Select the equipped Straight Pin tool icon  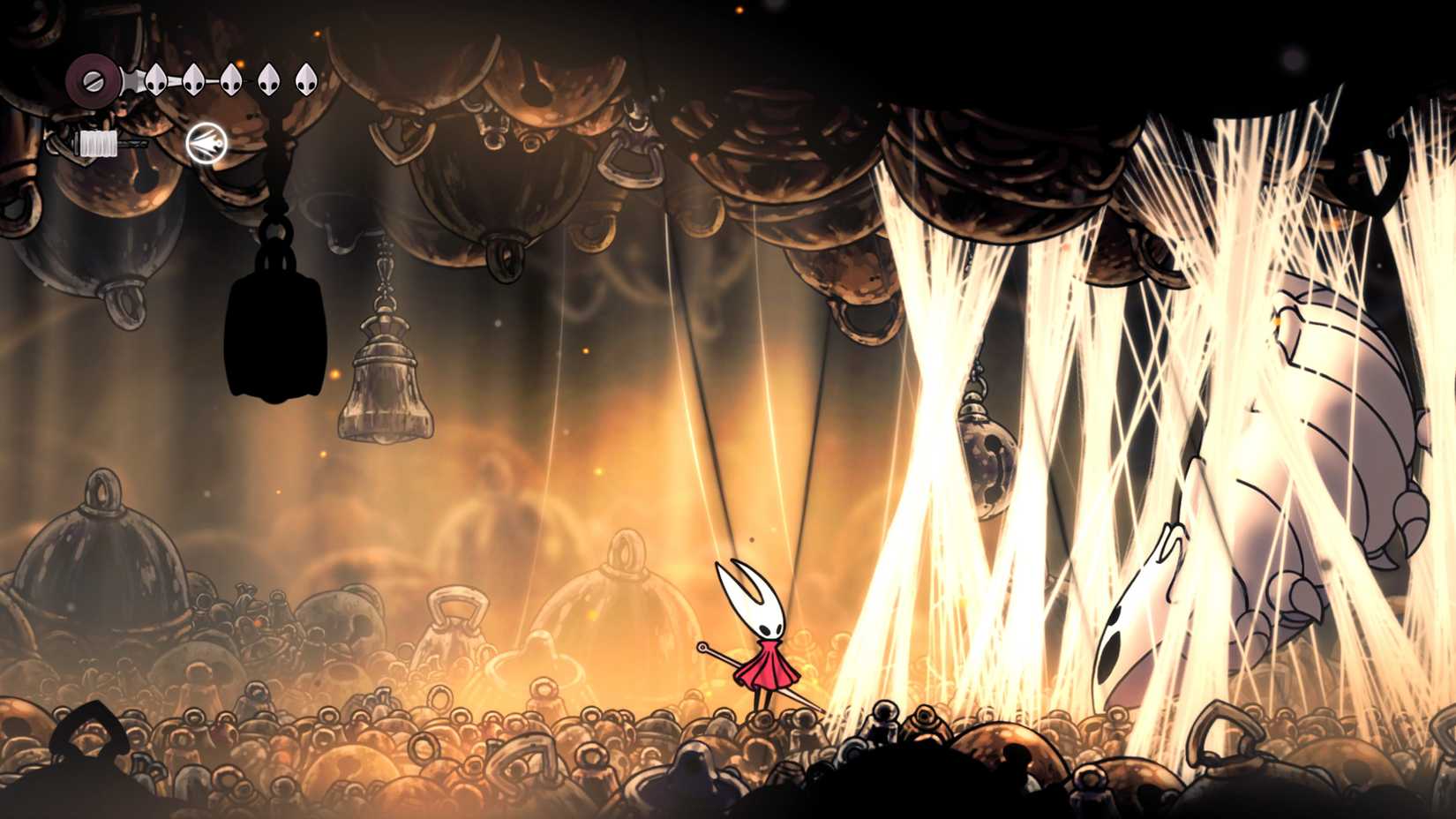coord(206,141)
